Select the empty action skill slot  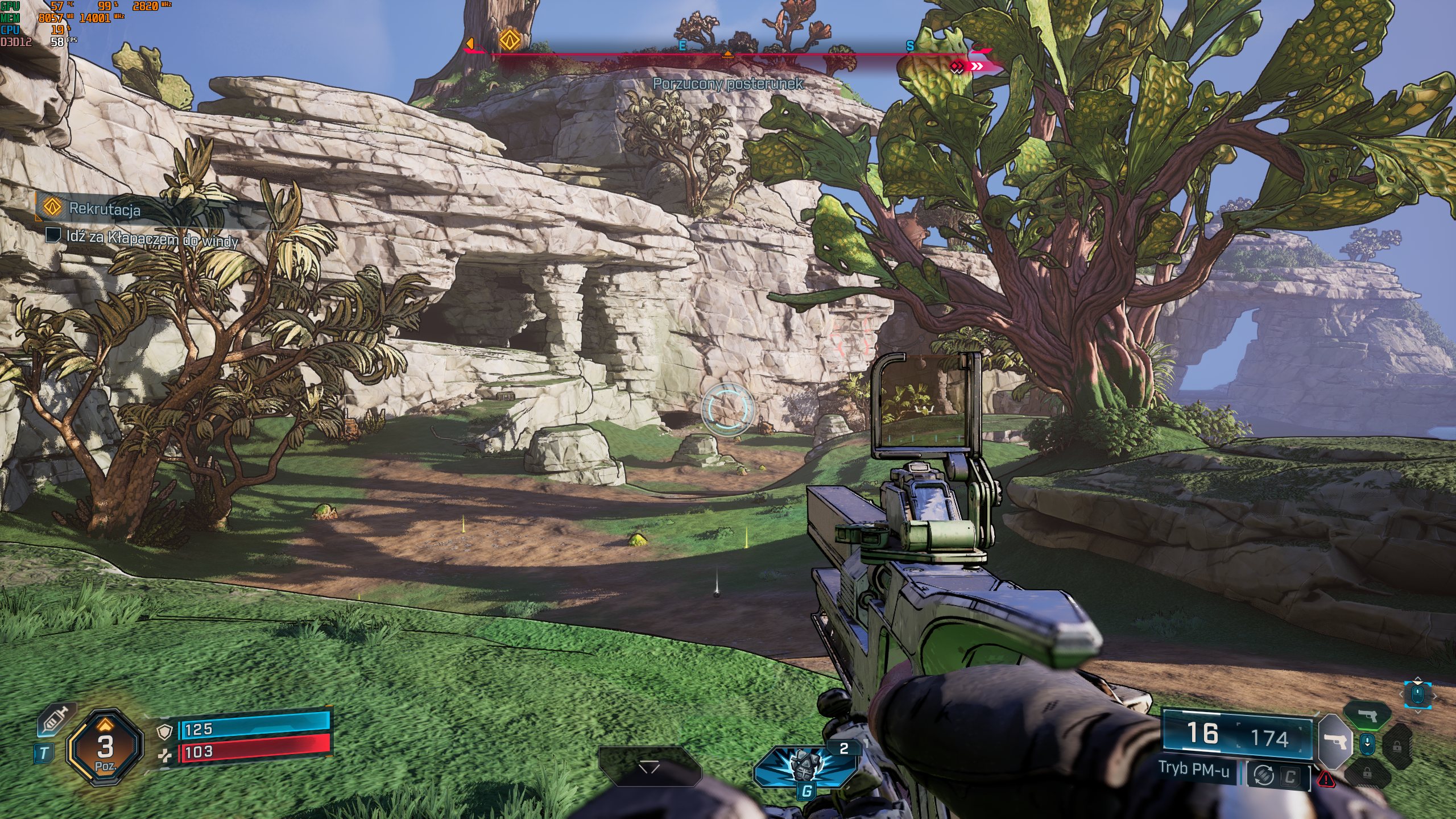(650, 767)
